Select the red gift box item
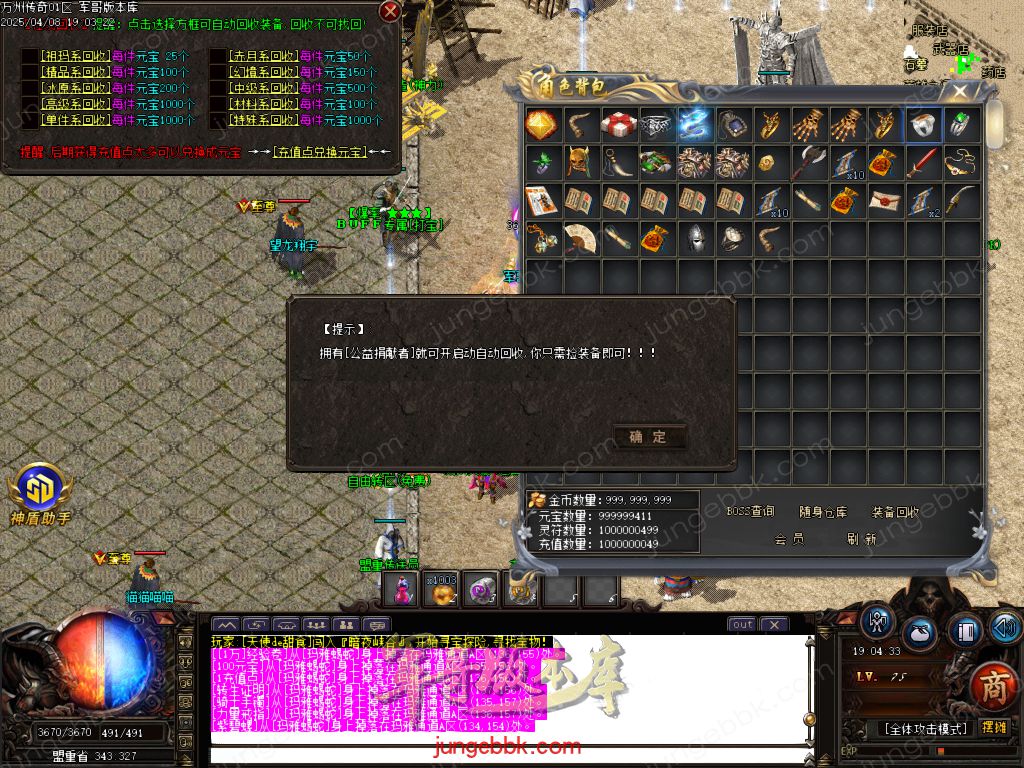The width and height of the screenshot is (1024, 768). (619, 125)
